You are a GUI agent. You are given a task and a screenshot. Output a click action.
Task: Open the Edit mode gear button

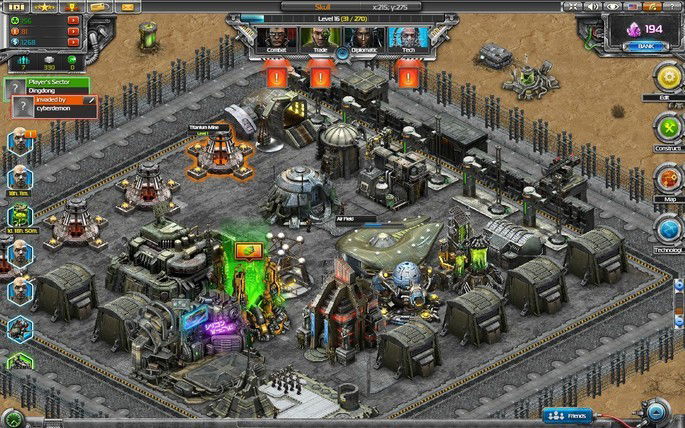(x=666, y=78)
